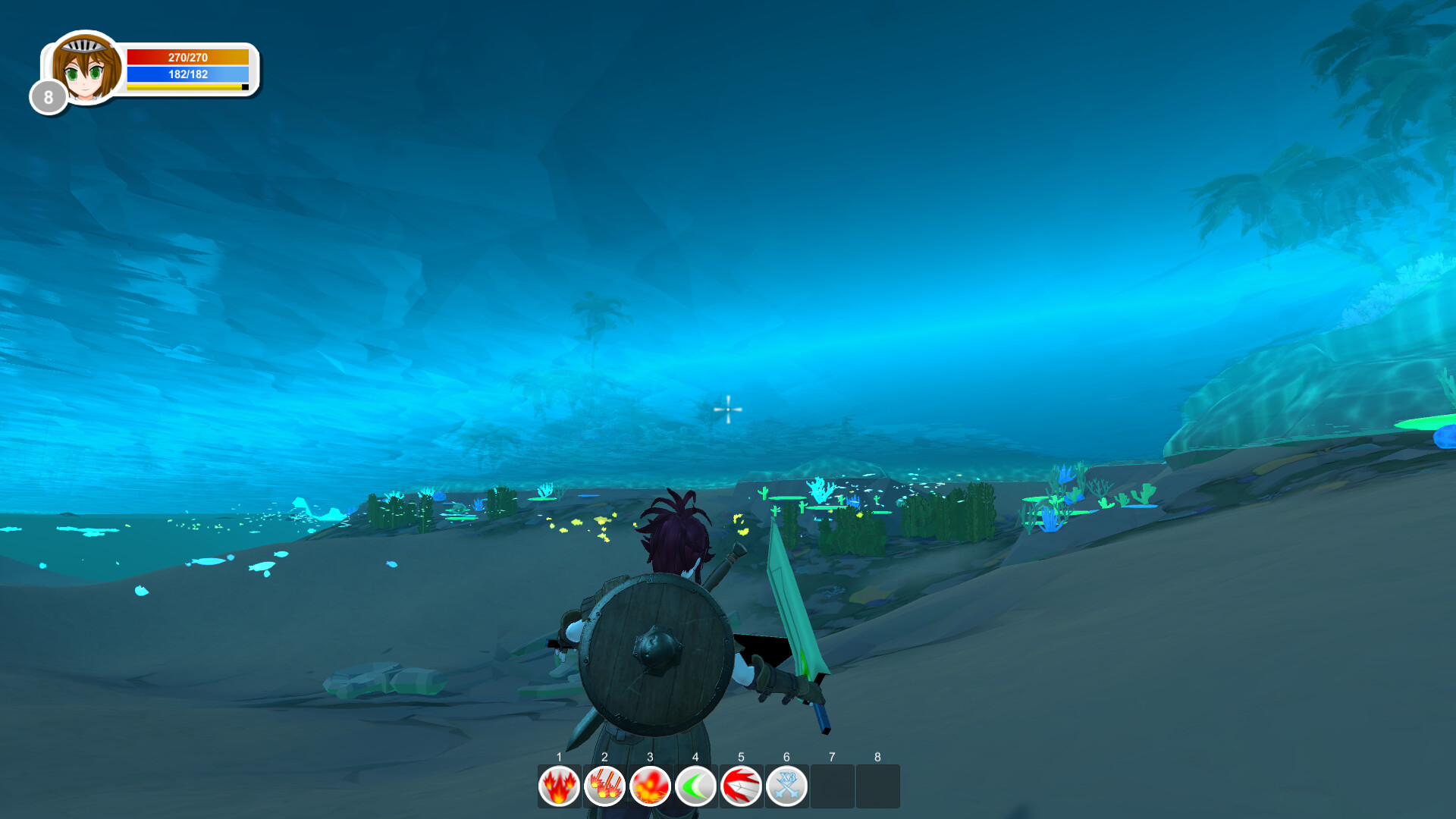Viewport: 1456px width, 819px height.
Task: Click the yellow experience bar
Action: (x=182, y=87)
